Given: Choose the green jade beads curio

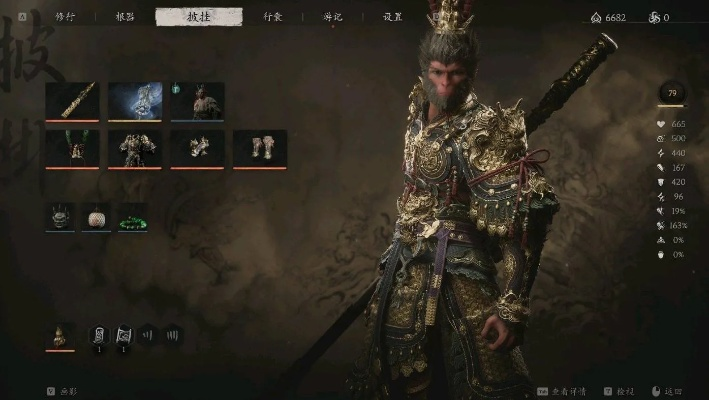Looking at the screenshot, I should coord(132,215).
